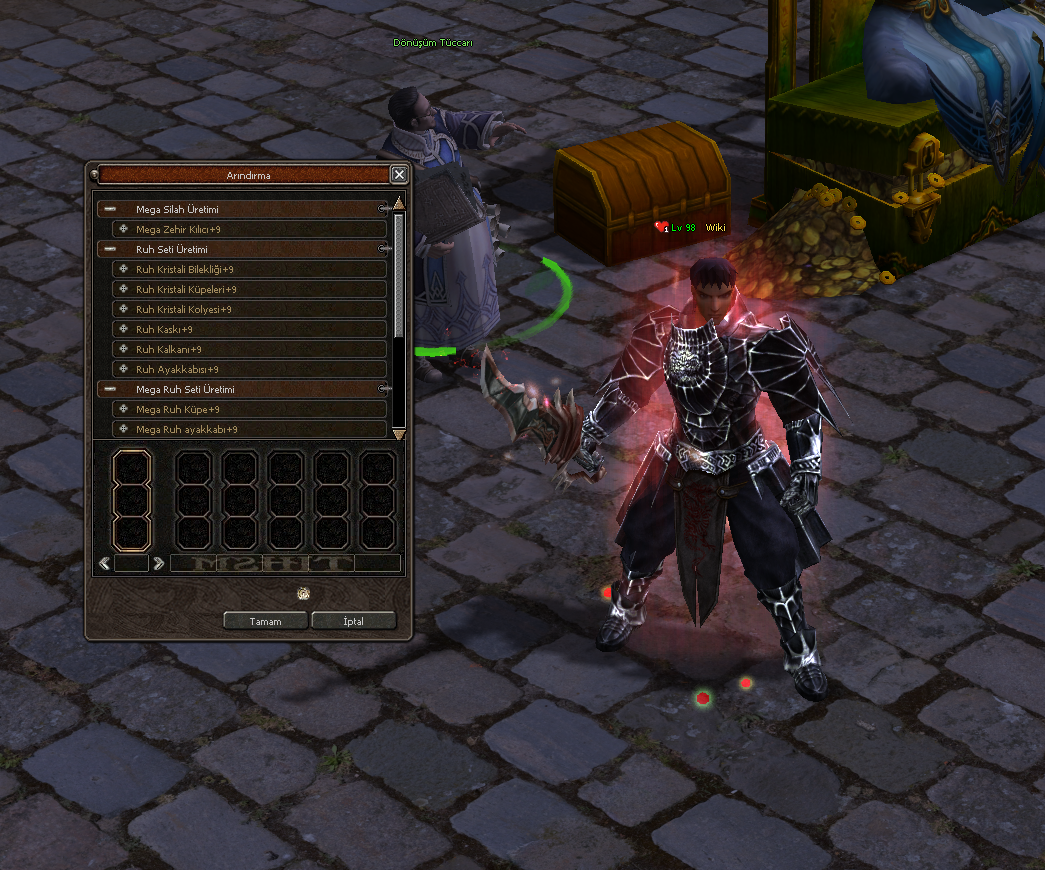Image resolution: width=1045 pixels, height=870 pixels.
Task: Collapse the Mega Silah Üretimi category
Action: click(110, 210)
